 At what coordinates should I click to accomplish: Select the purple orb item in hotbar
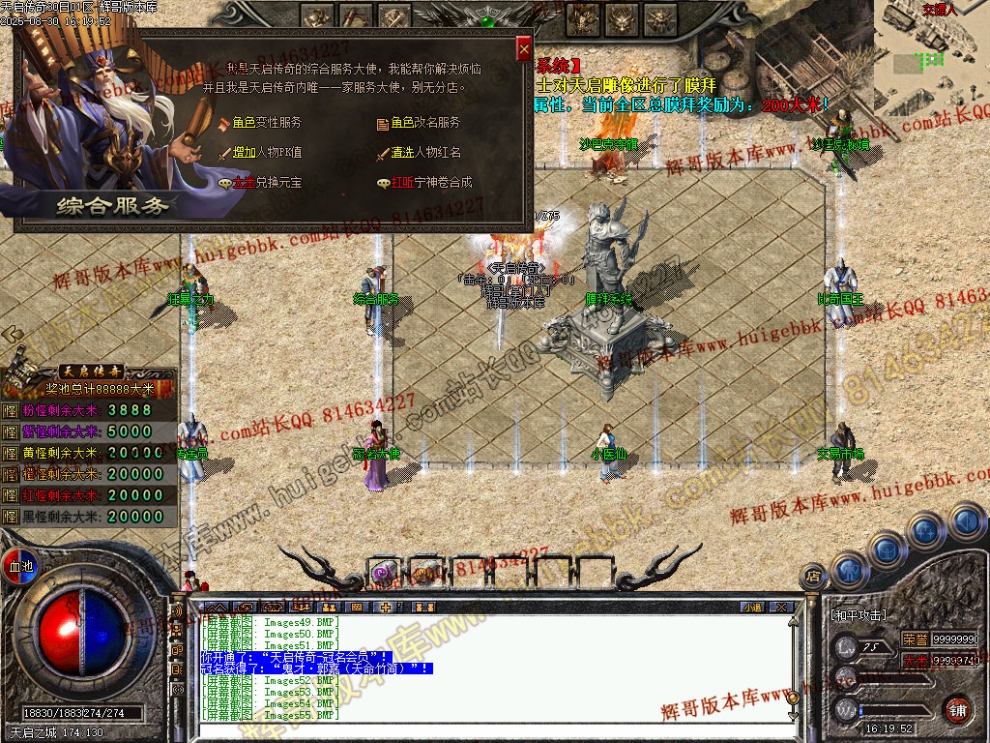(381, 573)
